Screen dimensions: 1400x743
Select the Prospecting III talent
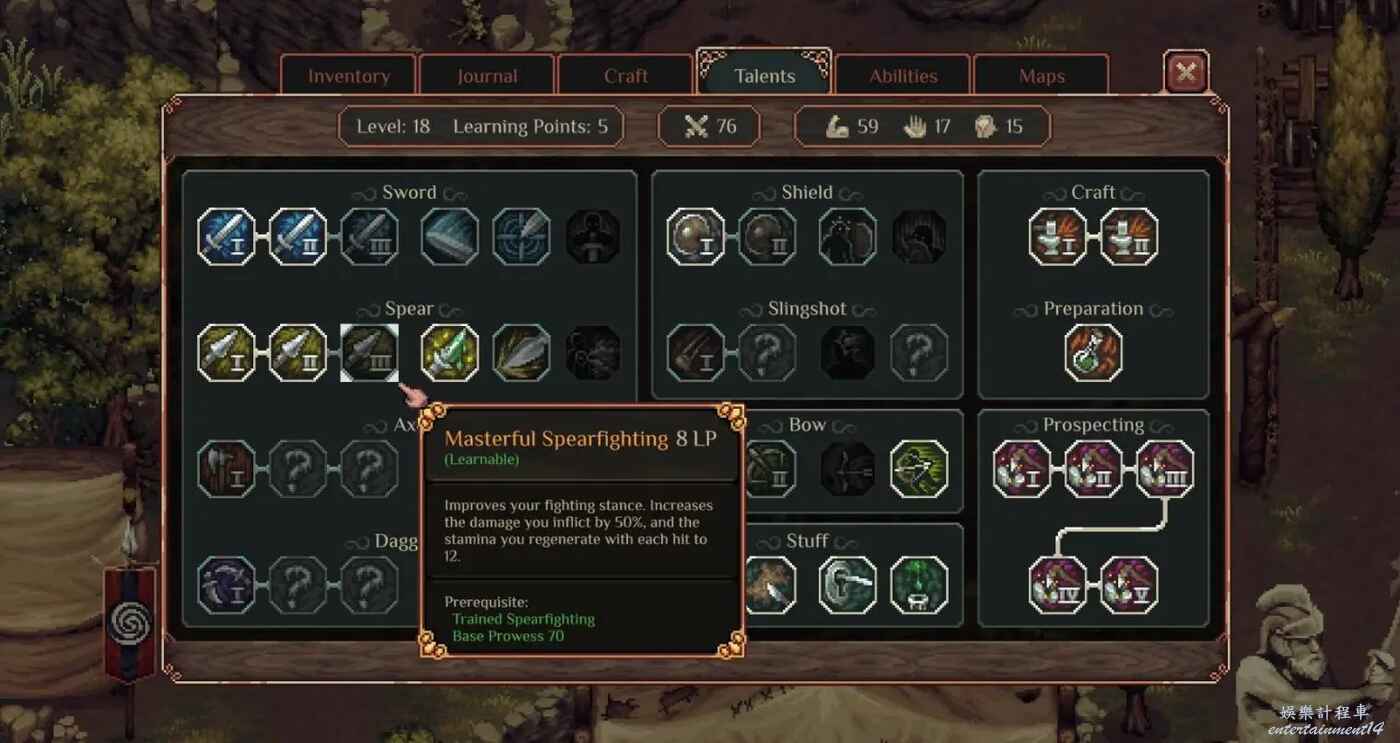point(1165,469)
